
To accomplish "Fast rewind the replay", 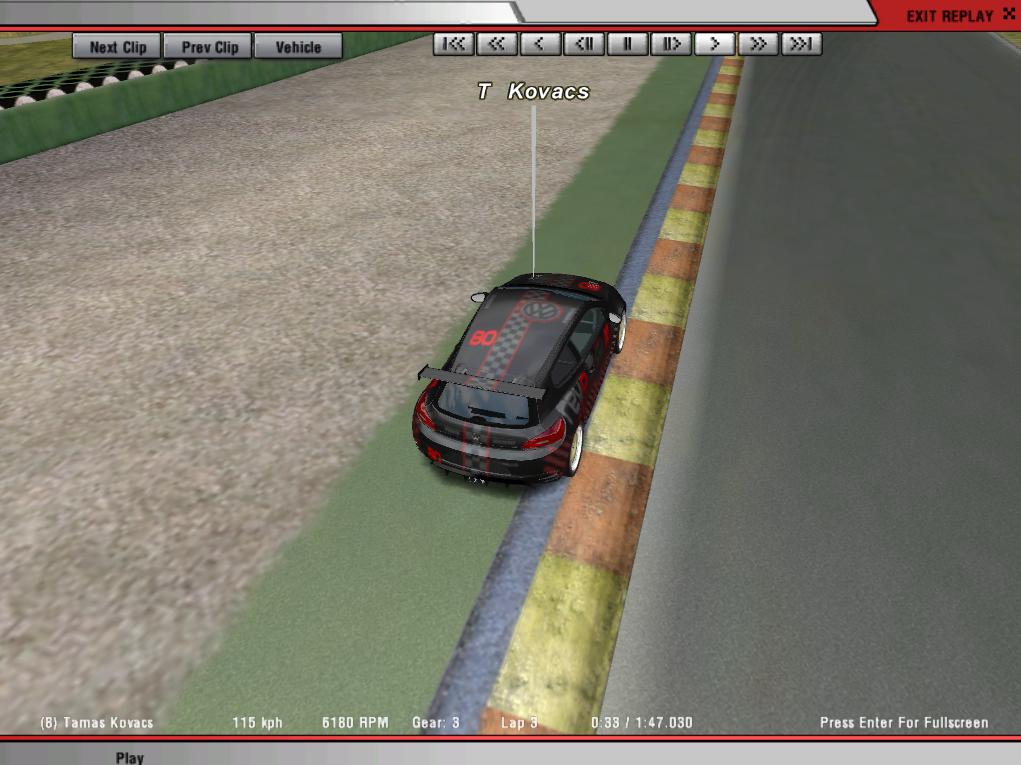I will tap(497, 44).
